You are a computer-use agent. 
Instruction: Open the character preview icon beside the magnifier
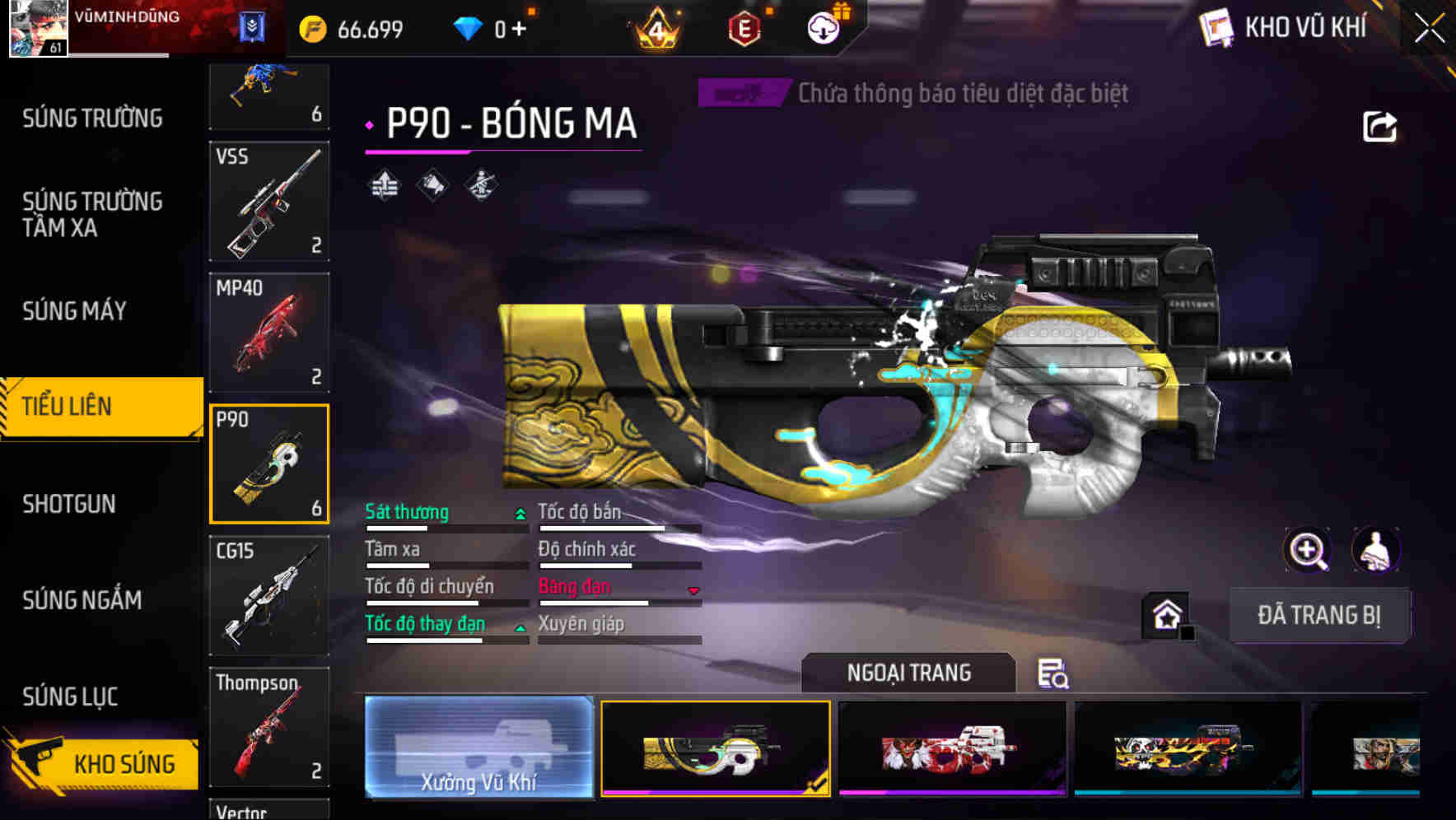[1372, 550]
